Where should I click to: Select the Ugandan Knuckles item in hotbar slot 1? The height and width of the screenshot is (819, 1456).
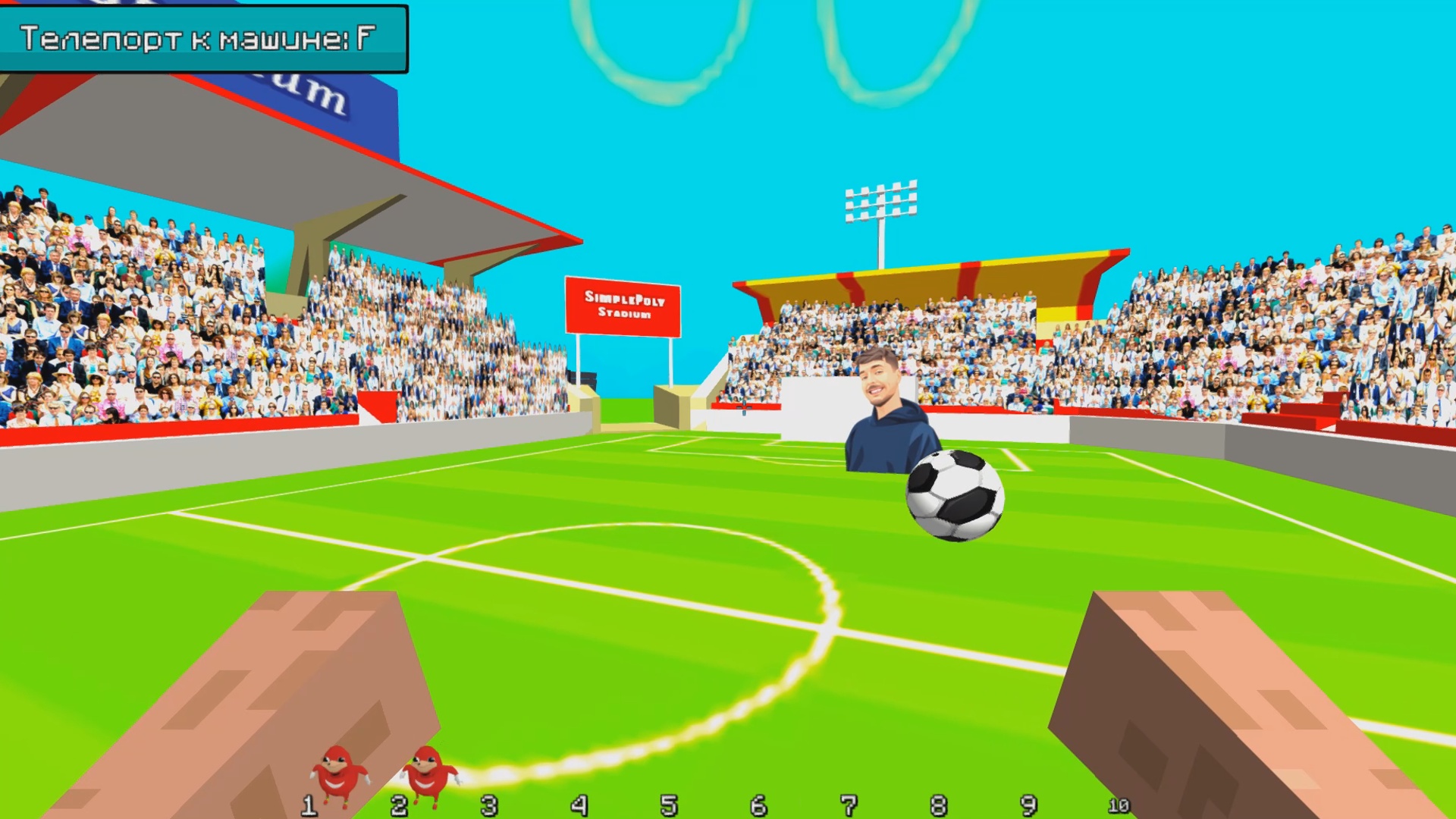tap(336, 773)
